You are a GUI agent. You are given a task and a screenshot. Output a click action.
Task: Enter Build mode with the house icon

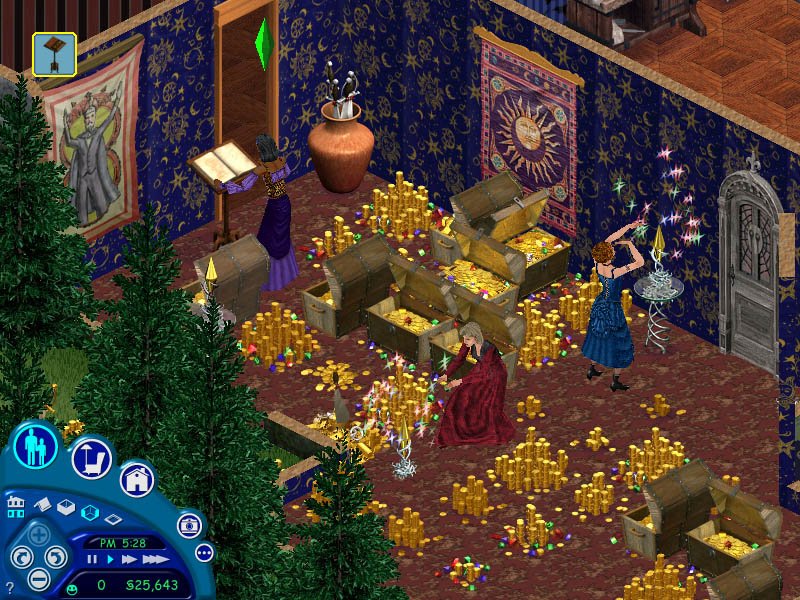pos(137,479)
